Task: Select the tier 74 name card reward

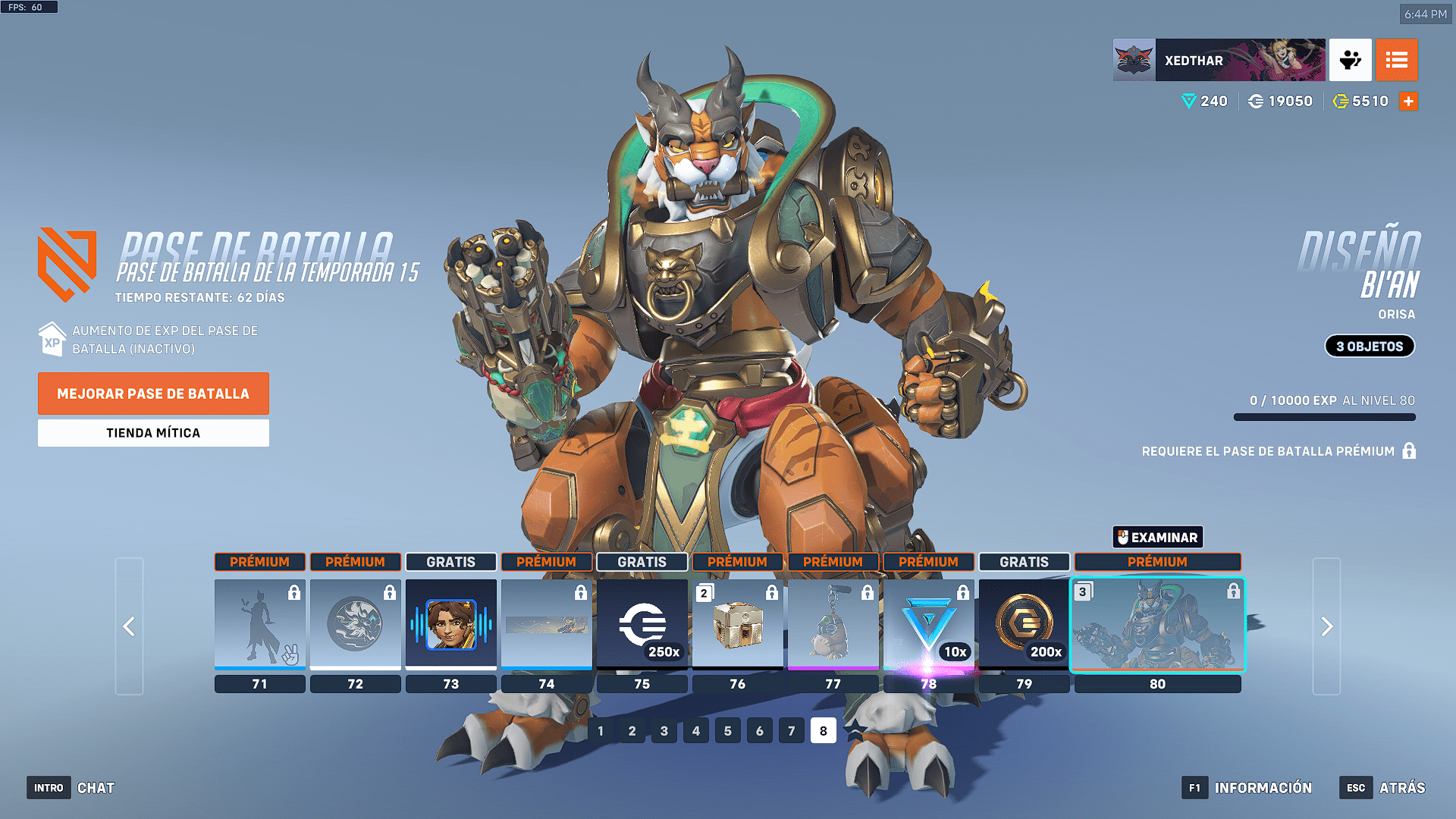Action: coord(547,624)
